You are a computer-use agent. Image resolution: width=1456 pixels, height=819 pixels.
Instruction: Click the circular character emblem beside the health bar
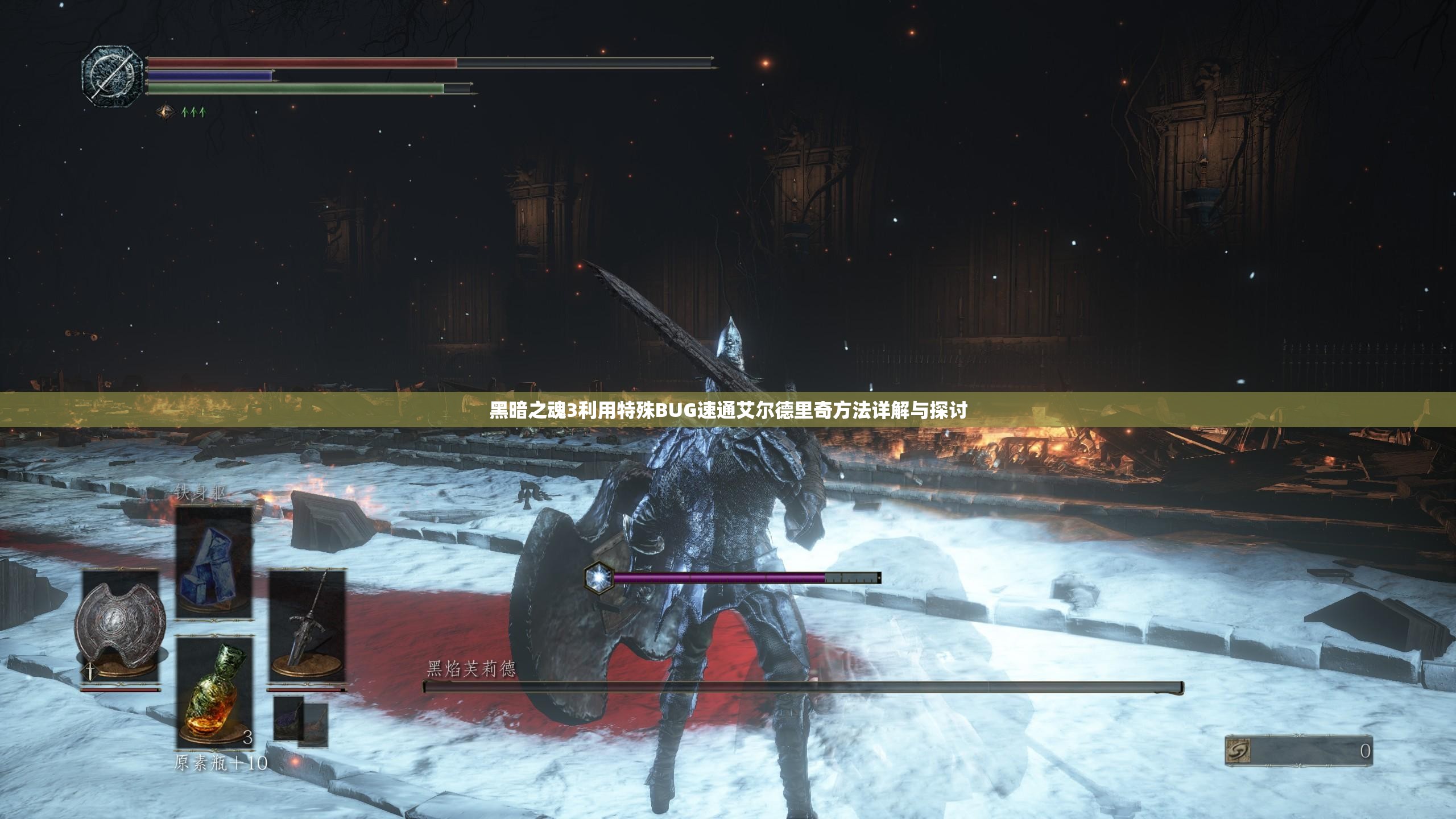pyautogui.click(x=111, y=75)
